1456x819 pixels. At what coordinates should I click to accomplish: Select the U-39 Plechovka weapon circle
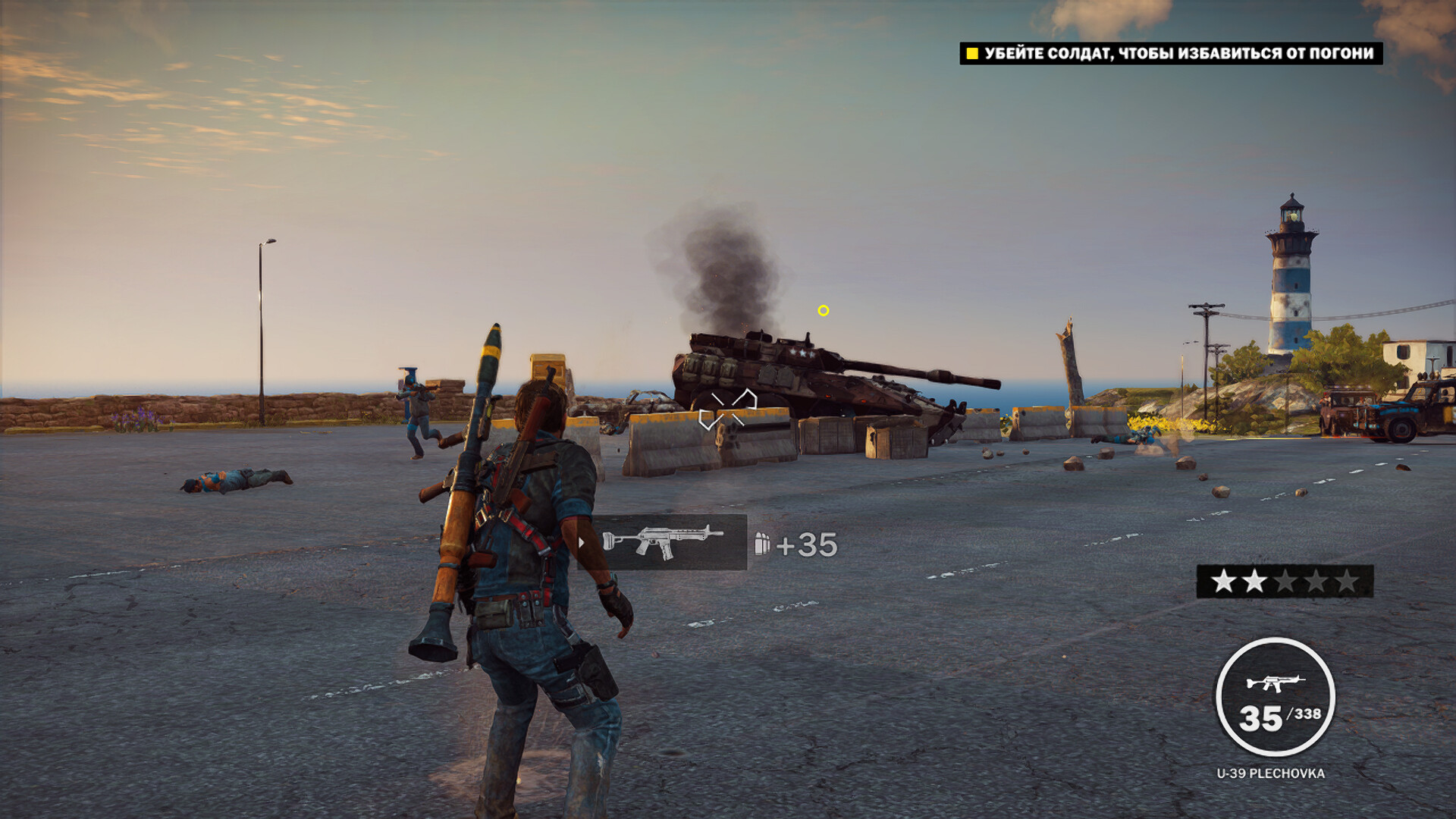point(1275,698)
